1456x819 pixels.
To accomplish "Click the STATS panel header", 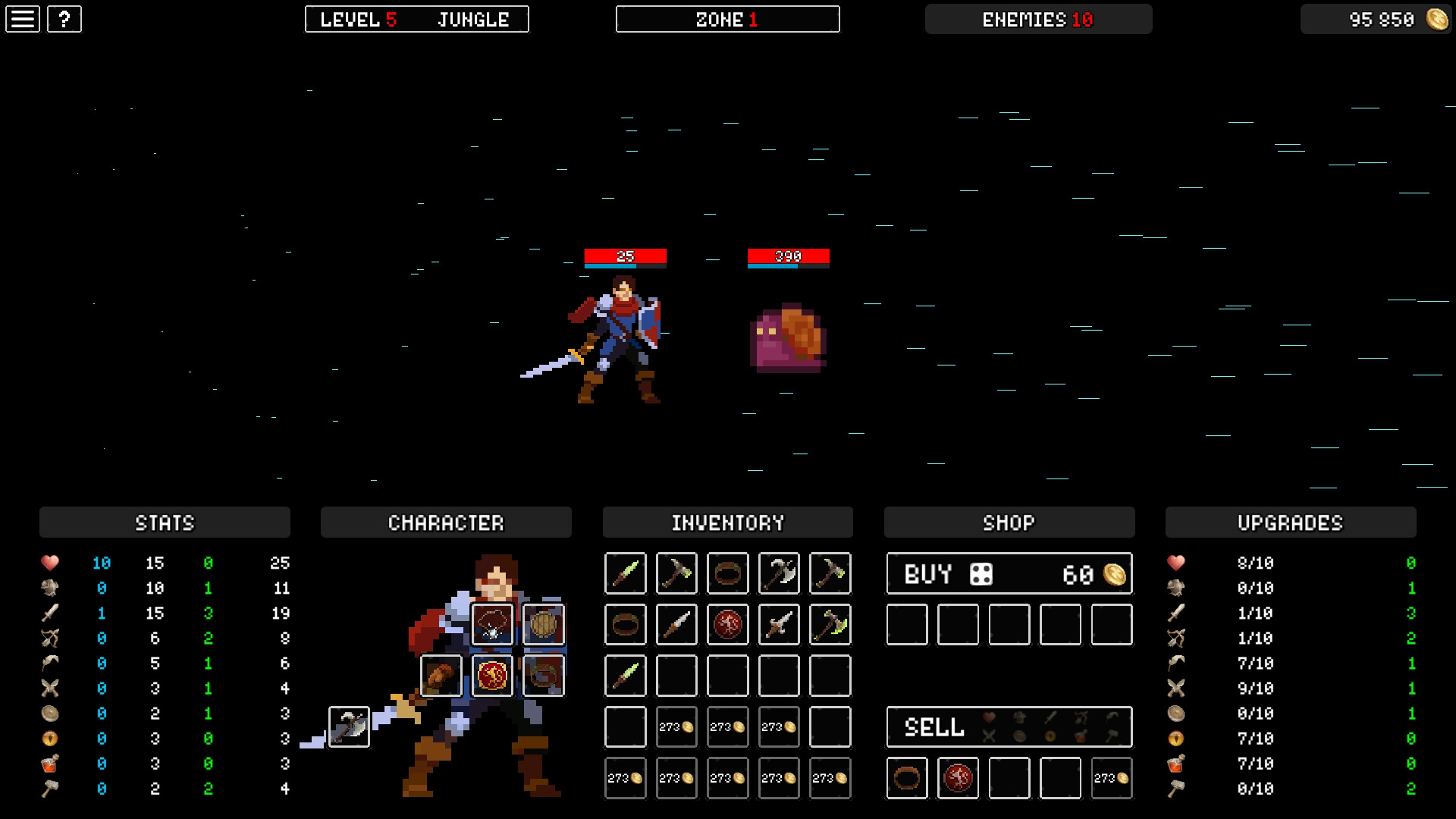I will point(165,522).
